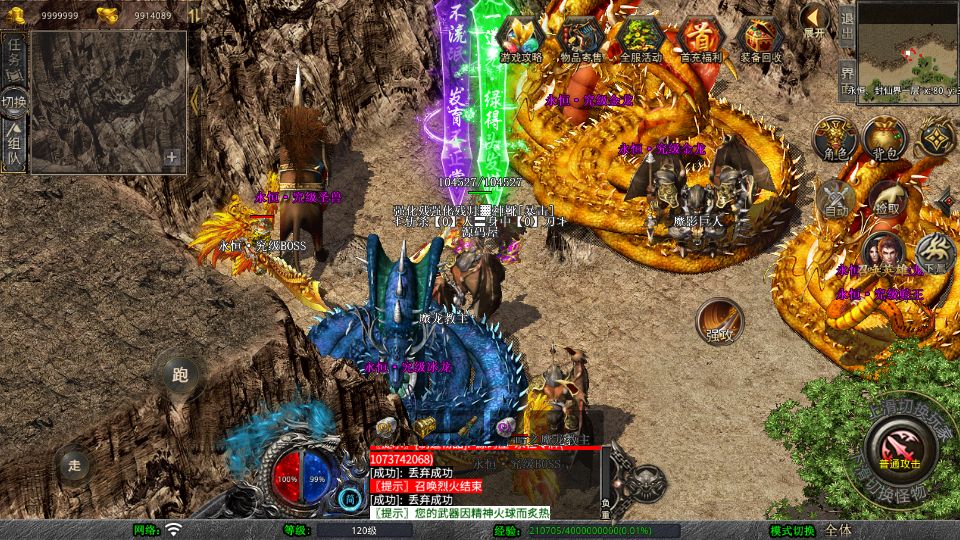Click the 切换 switch button
Image resolution: width=960 pixels, height=540 pixels.
pos(14,101)
